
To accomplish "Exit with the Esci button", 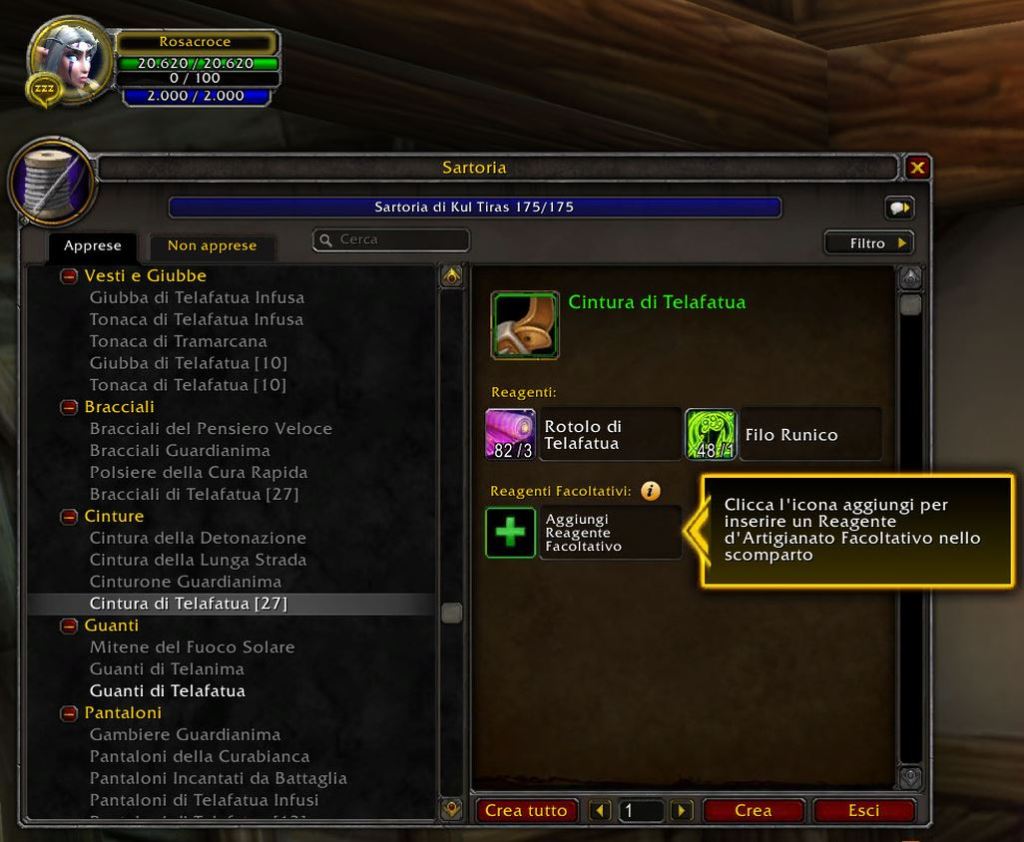I will [863, 810].
